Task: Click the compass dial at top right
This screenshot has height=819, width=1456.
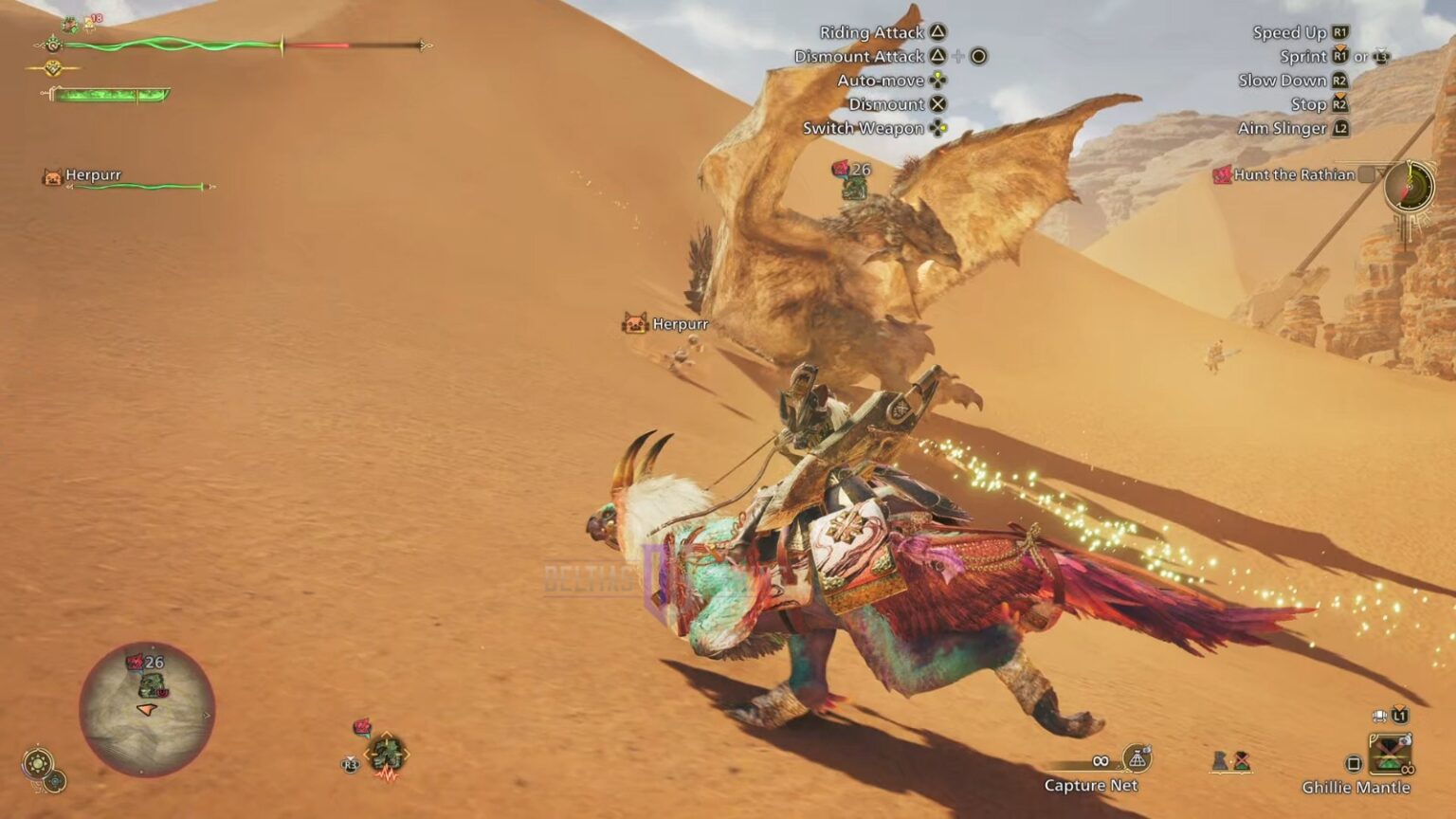Action: click(1409, 187)
